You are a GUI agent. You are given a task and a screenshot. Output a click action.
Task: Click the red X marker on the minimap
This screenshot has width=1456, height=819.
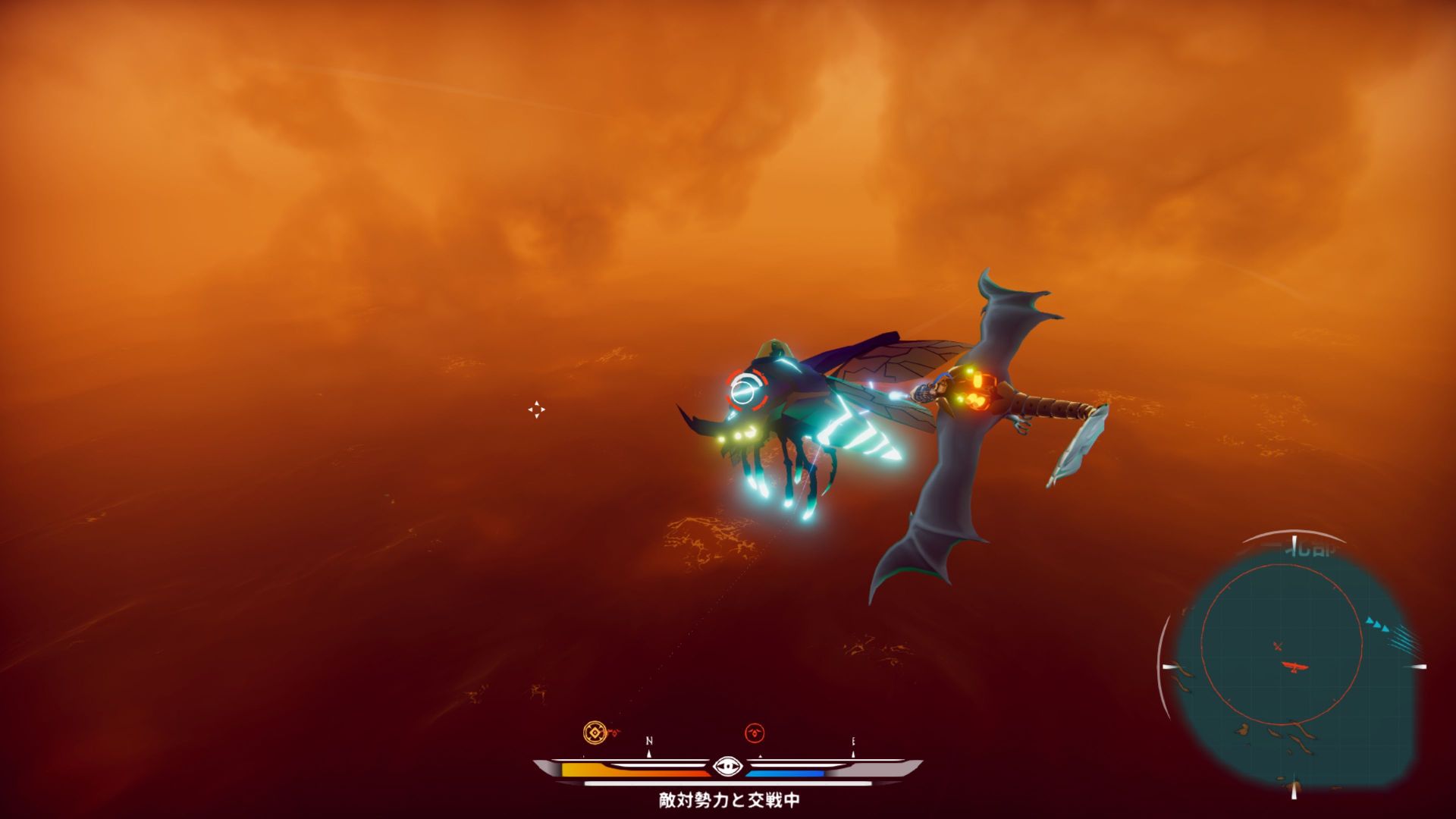pos(1278,646)
